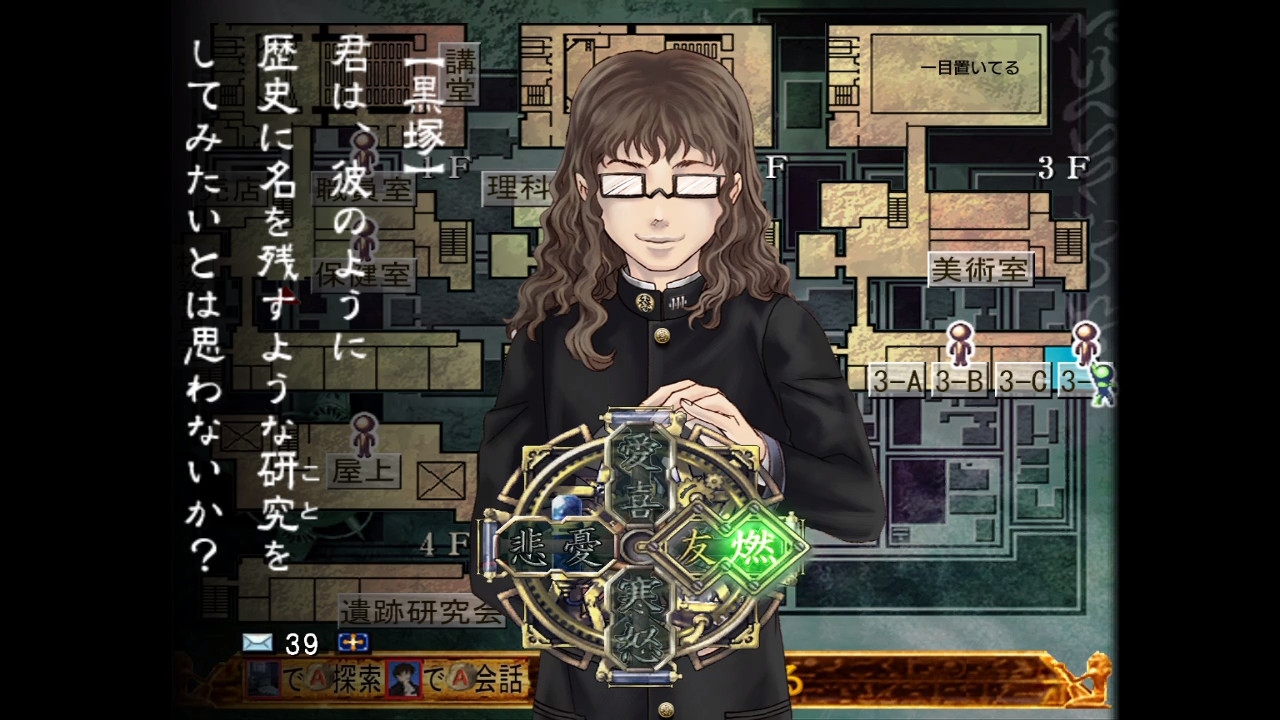The width and height of the screenshot is (1280, 720).
Task: Toggle the 喜 joy emotion
Action: click(641, 498)
